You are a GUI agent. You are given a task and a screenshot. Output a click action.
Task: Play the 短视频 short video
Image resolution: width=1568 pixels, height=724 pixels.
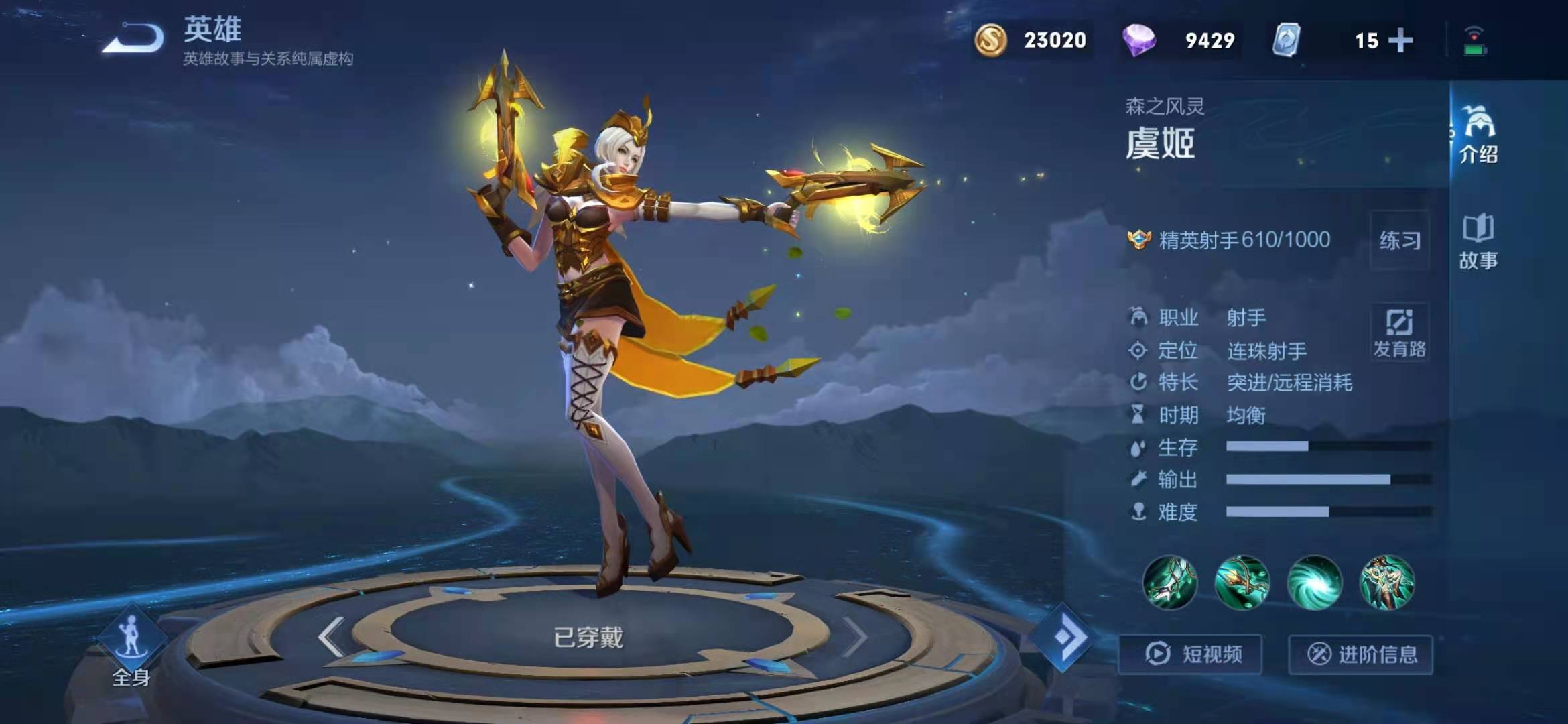pos(1191,654)
